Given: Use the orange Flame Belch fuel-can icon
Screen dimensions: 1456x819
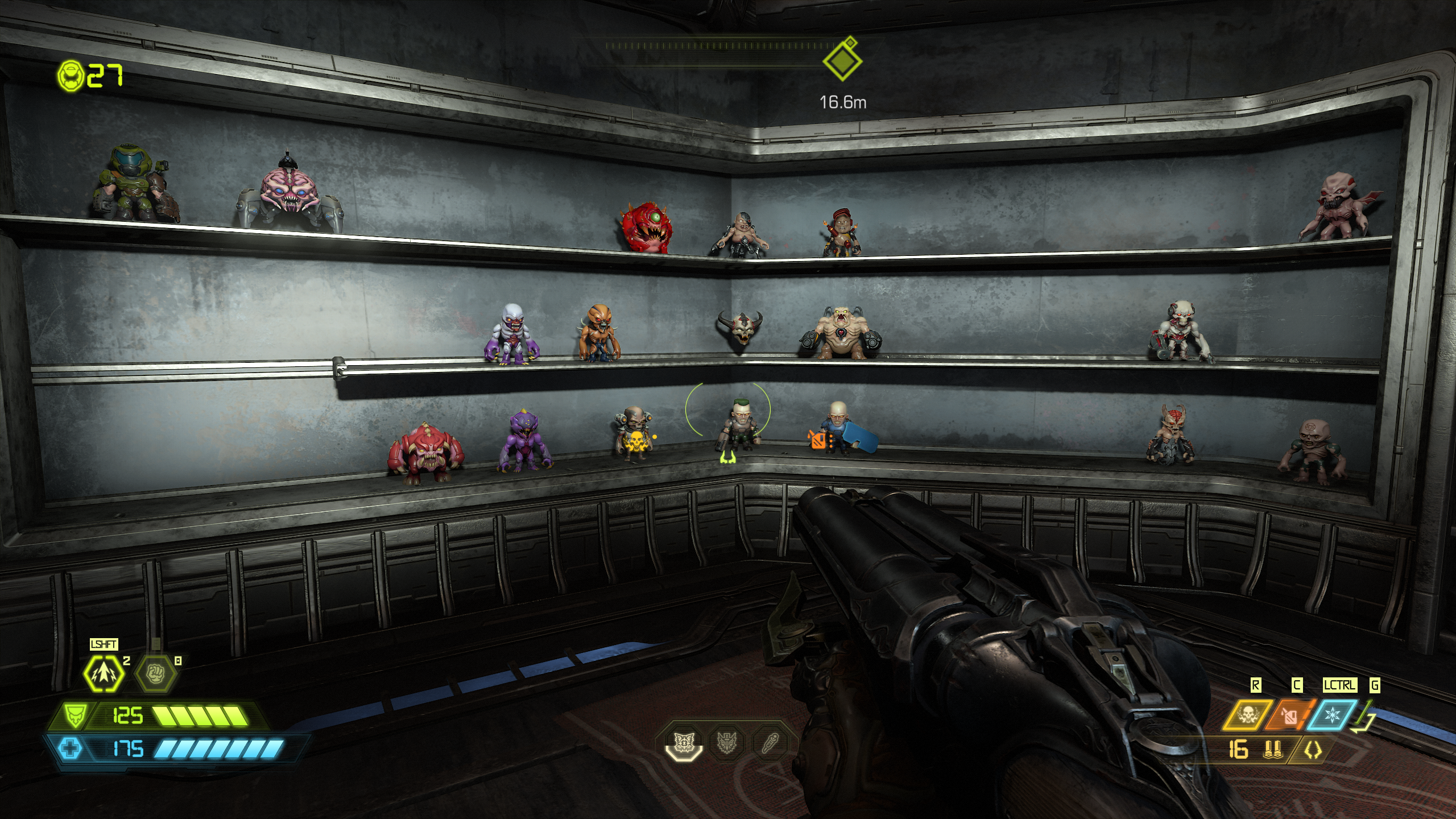Looking at the screenshot, I should [x=1290, y=715].
